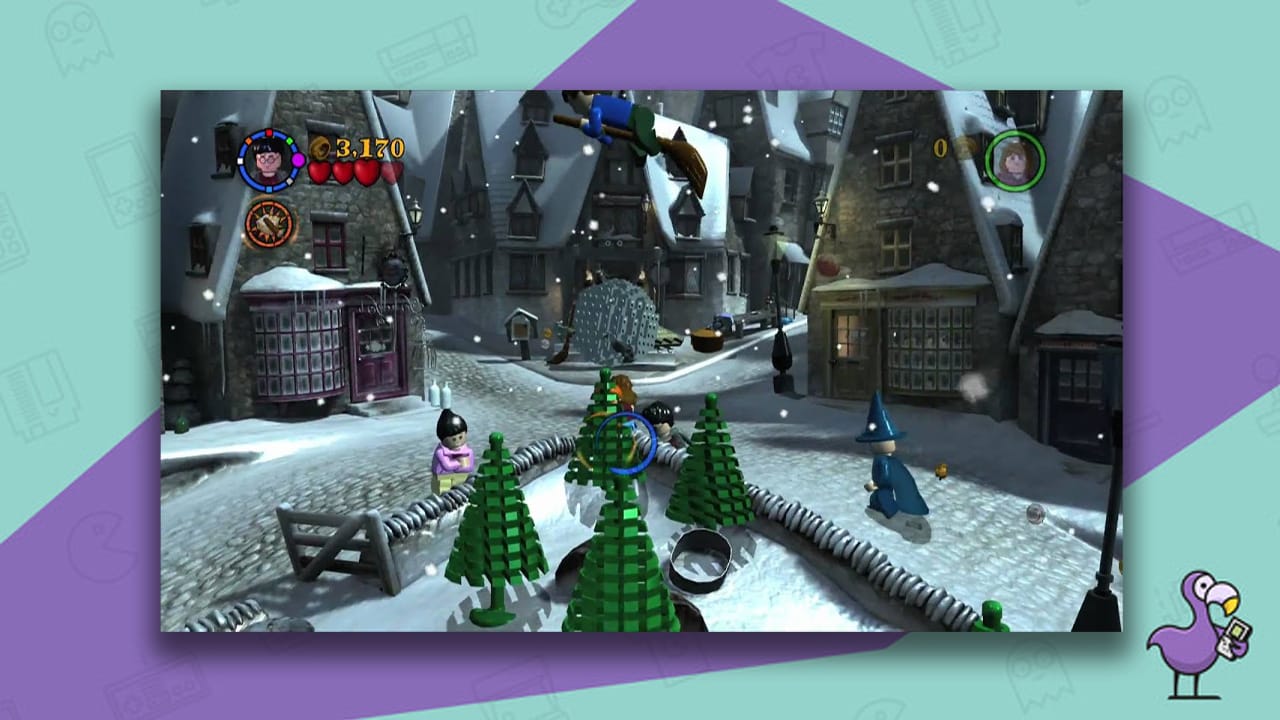
Task: Toggle the orange spell slot on the wheel
Action: [248, 139]
